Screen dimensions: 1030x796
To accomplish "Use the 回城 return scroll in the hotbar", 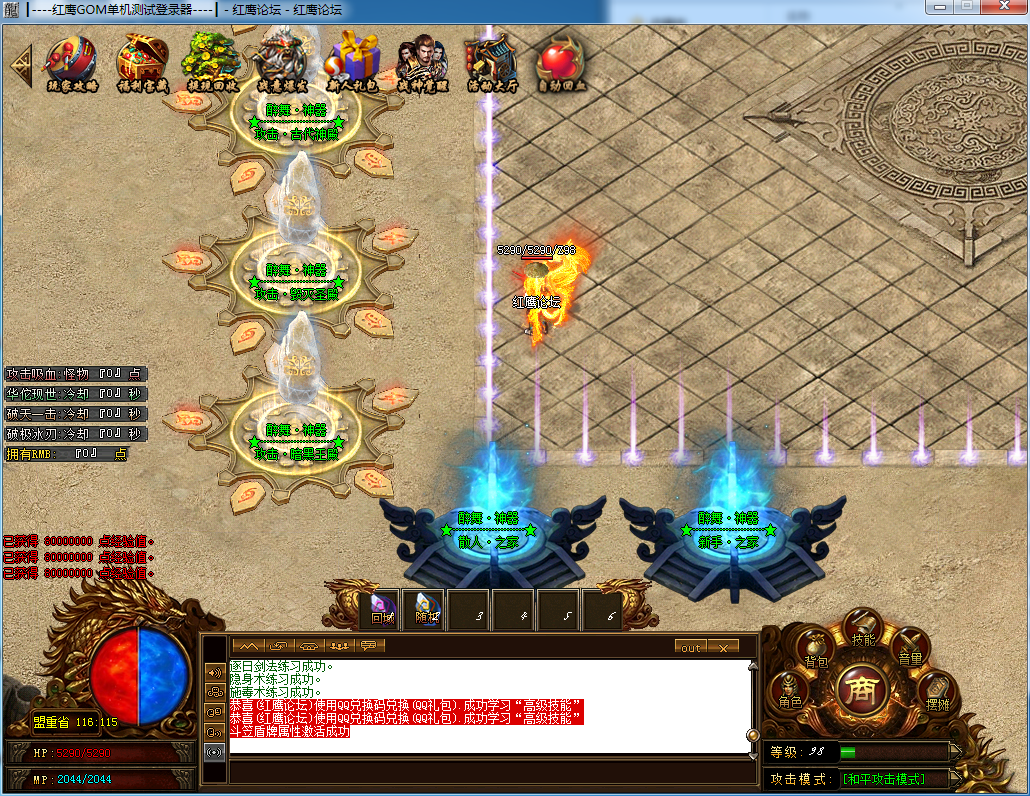I will click(381, 610).
